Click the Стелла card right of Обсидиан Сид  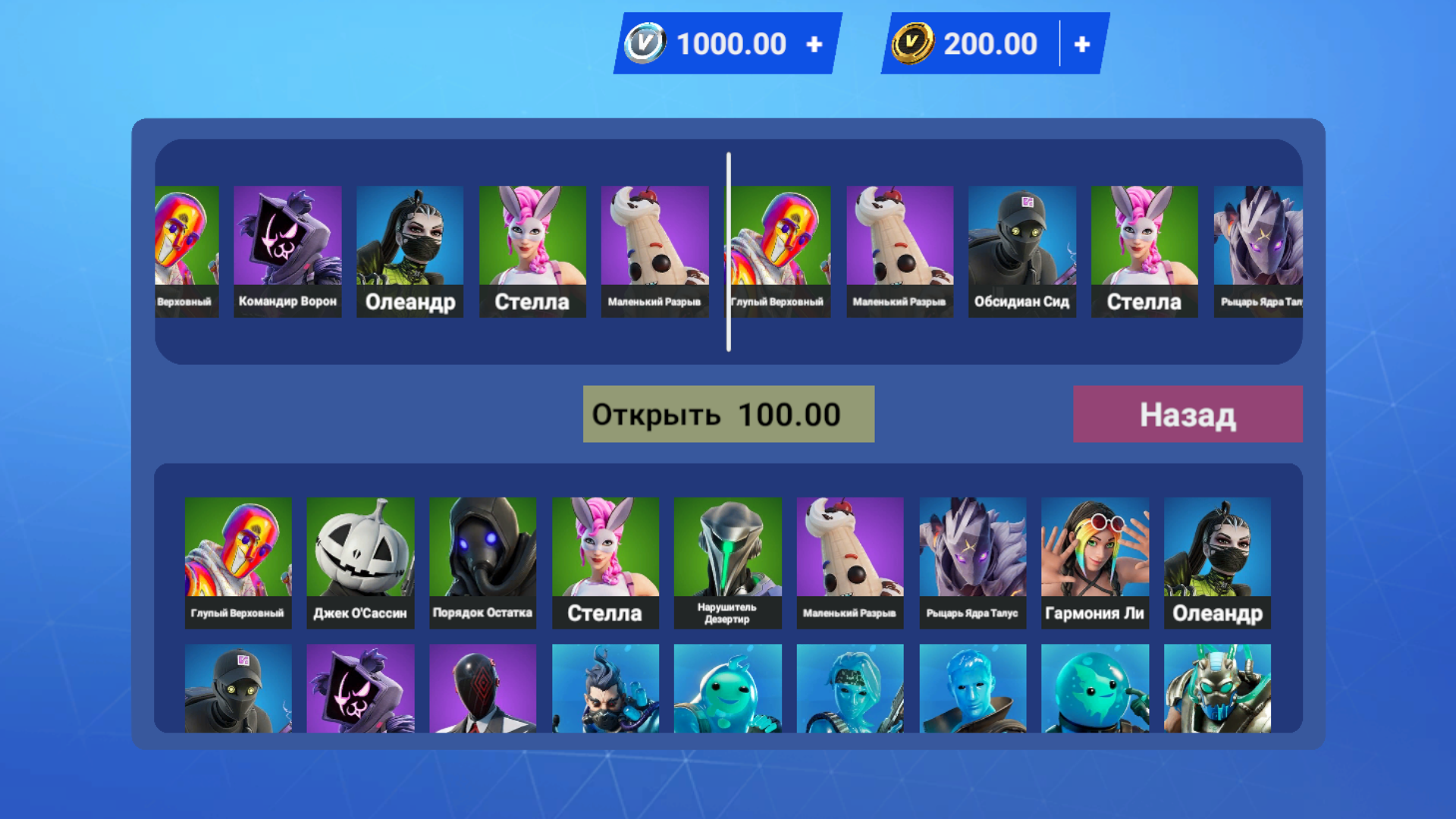coord(1144,250)
